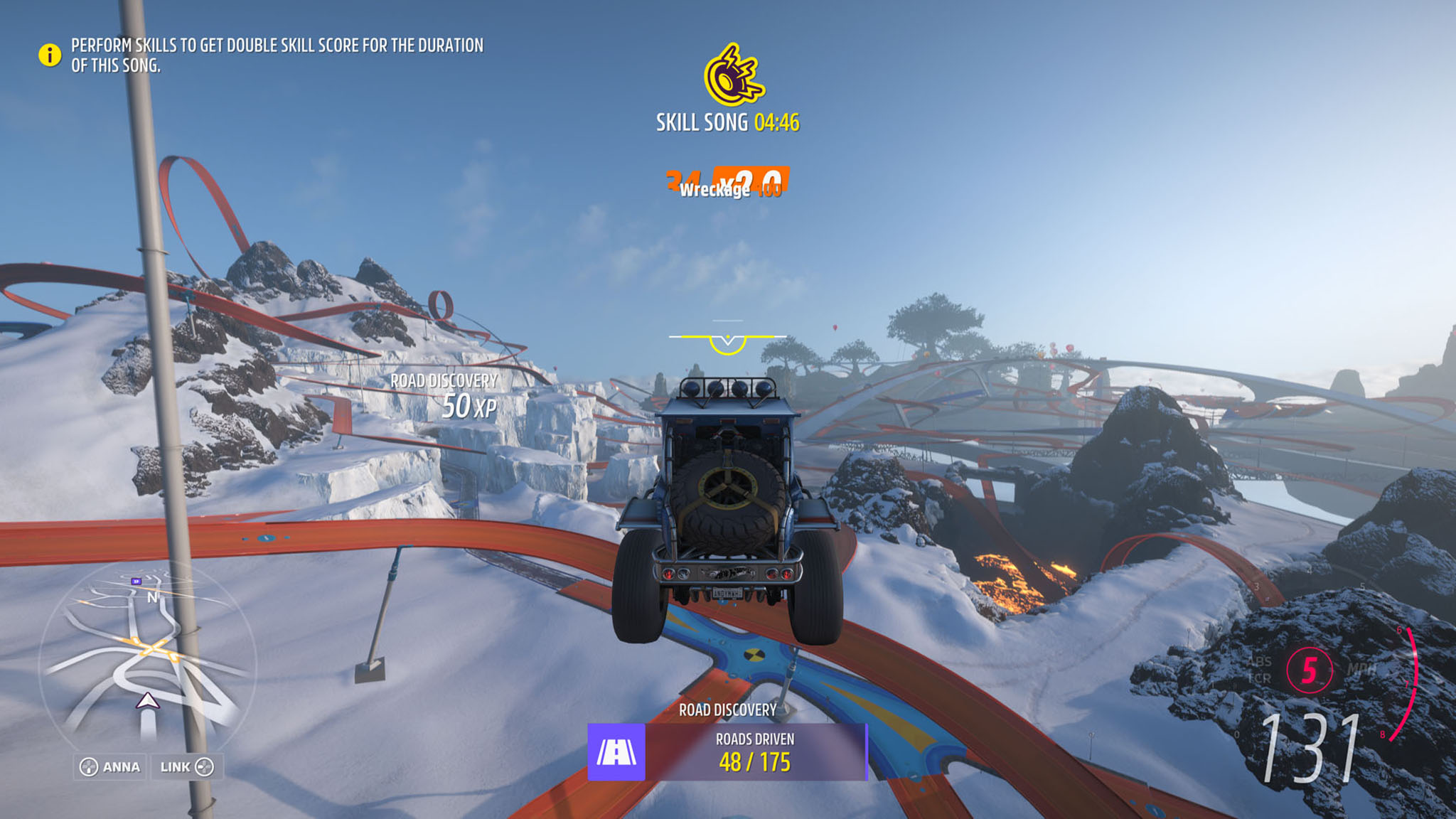The height and width of the screenshot is (819, 1456).
Task: Select the Road Discovery road icon
Action: pyautogui.click(x=616, y=752)
